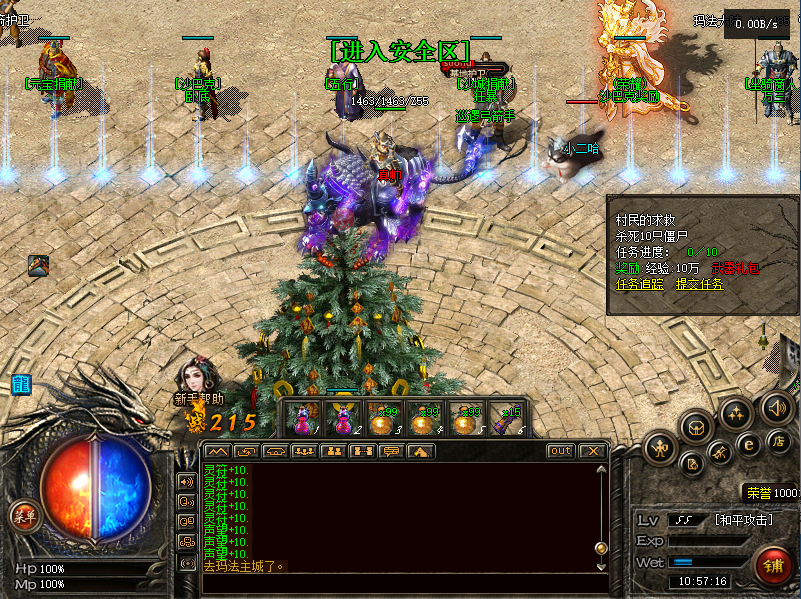Close the chat panel with X
This screenshot has height=599, width=801.
pos(593,451)
